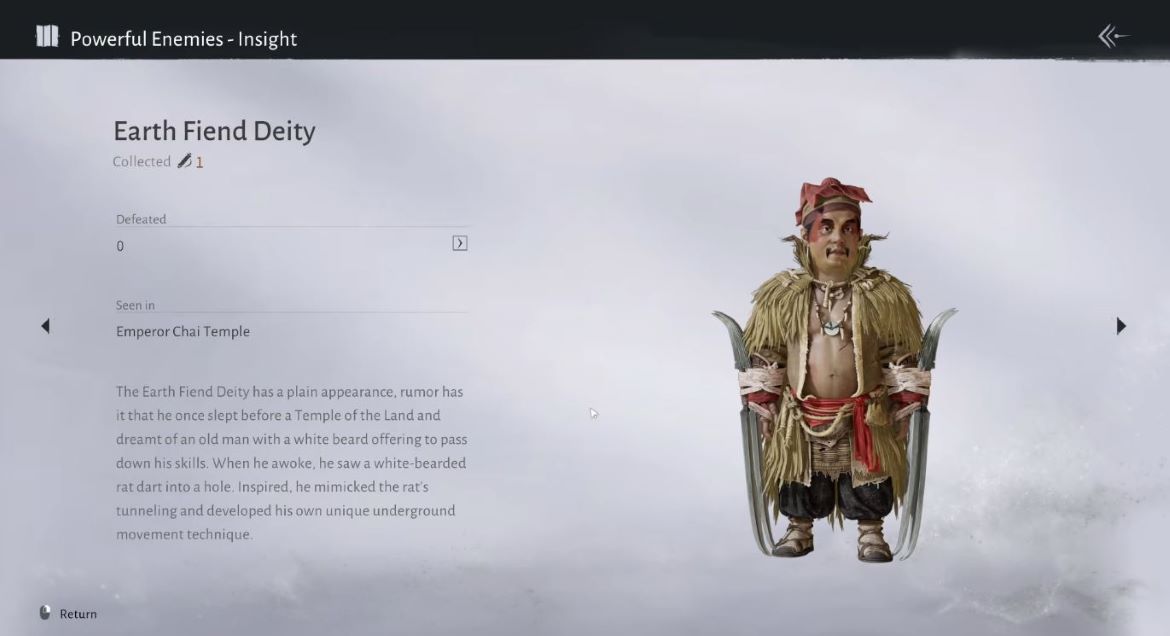1170x636 pixels.
Task: Click the Return button
Action: [68, 613]
